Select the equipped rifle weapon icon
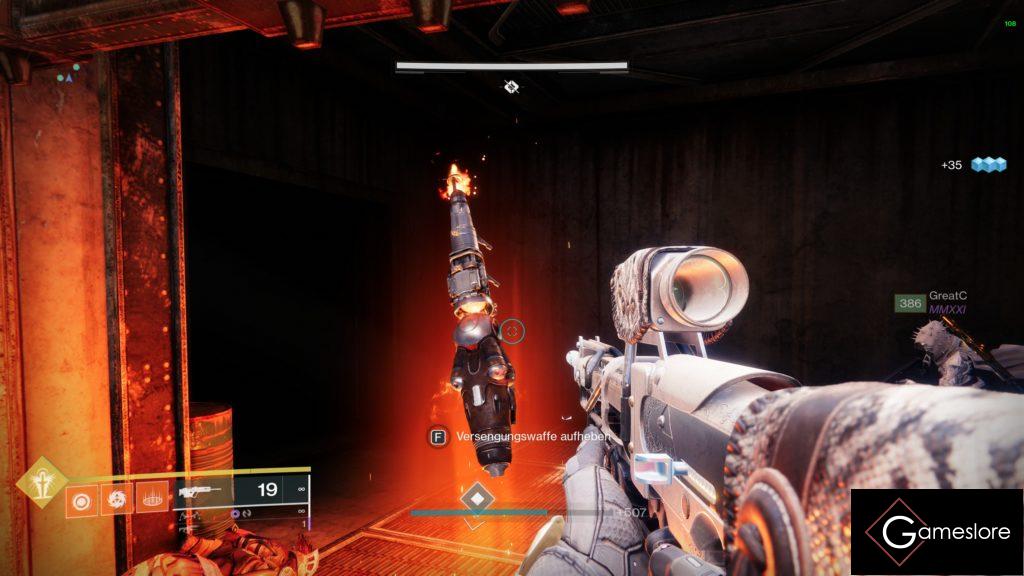 coord(201,492)
